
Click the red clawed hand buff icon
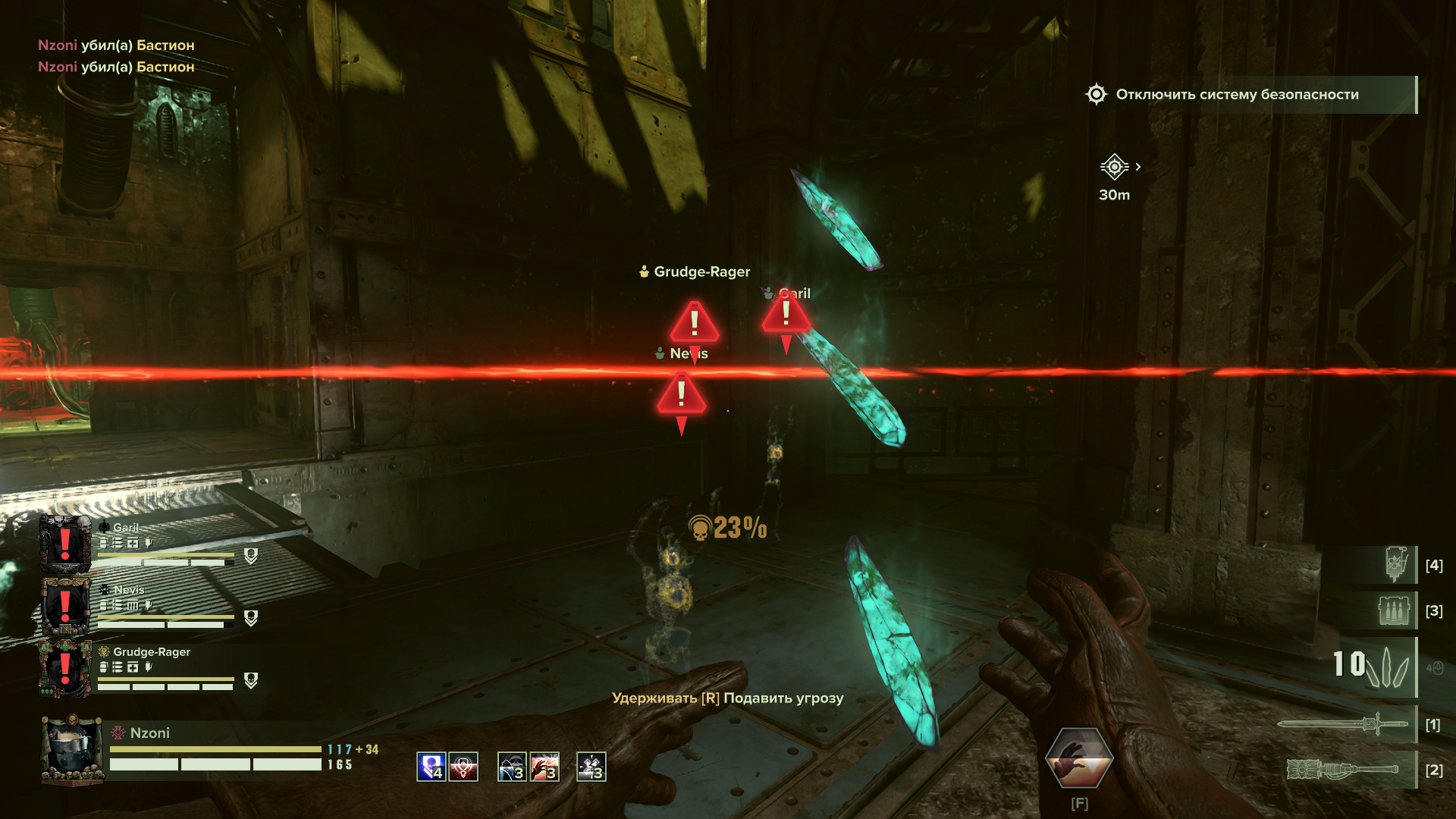[x=544, y=767]
